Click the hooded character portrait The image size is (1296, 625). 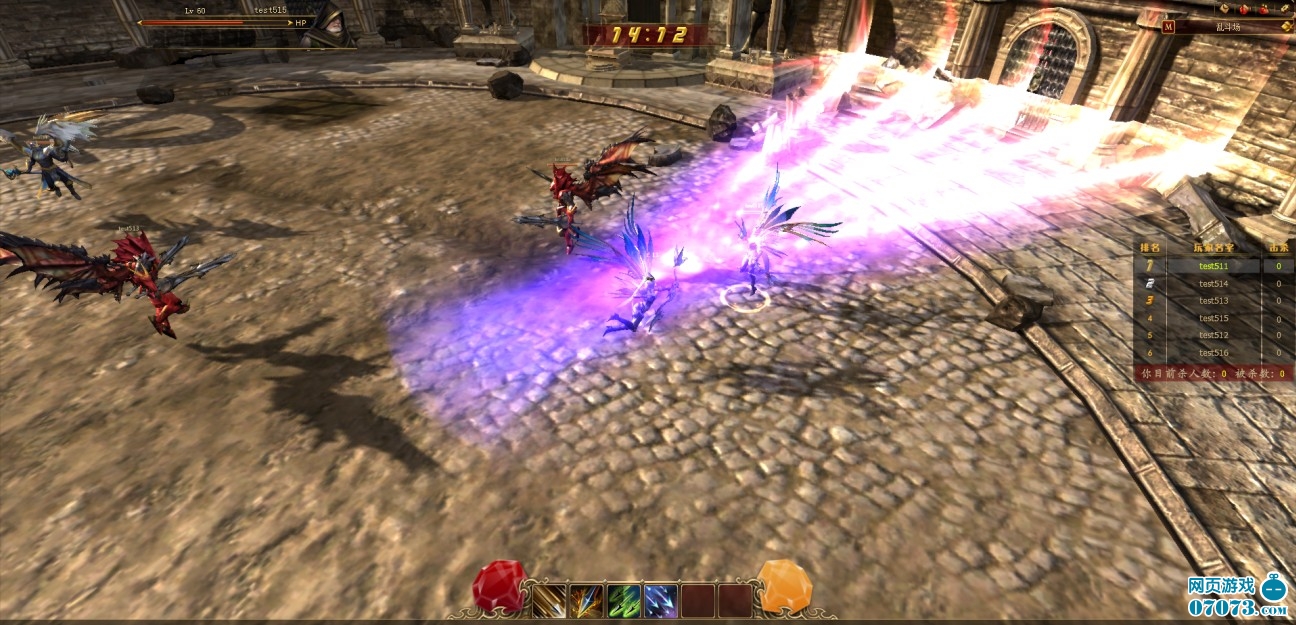(x=325, y=27)
